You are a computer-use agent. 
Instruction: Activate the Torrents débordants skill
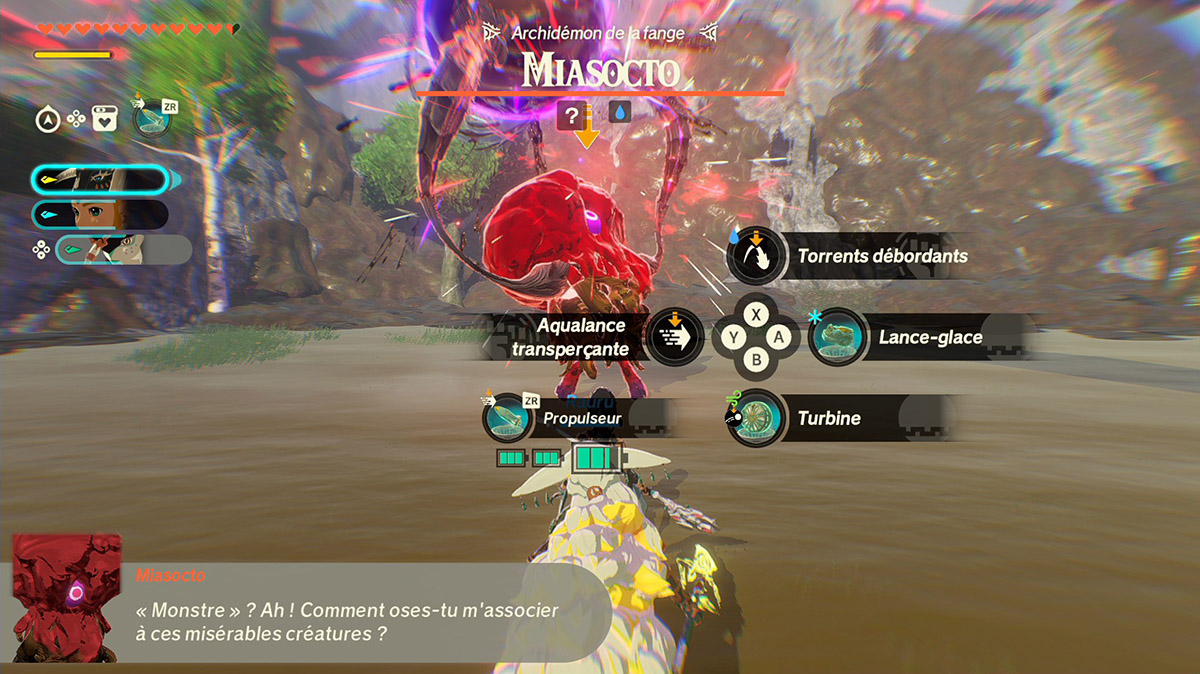tap(756, 256)
